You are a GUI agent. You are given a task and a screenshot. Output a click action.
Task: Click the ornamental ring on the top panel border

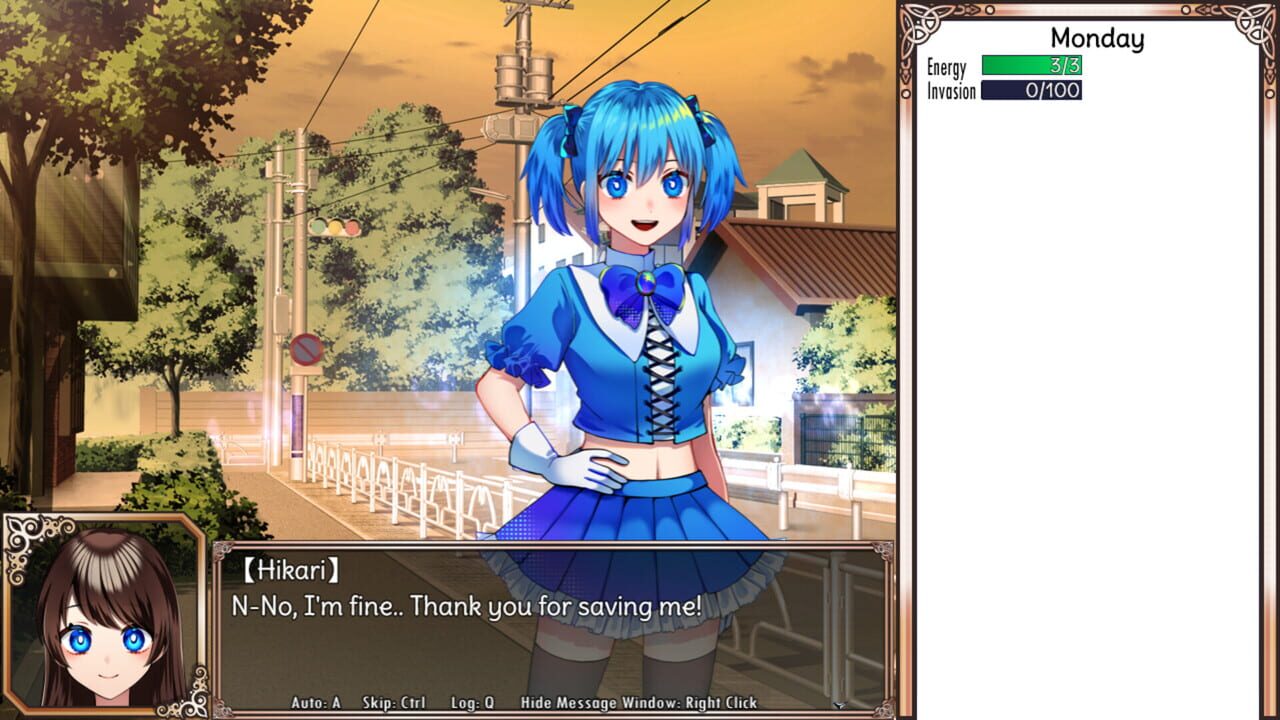tap(988, 10)
